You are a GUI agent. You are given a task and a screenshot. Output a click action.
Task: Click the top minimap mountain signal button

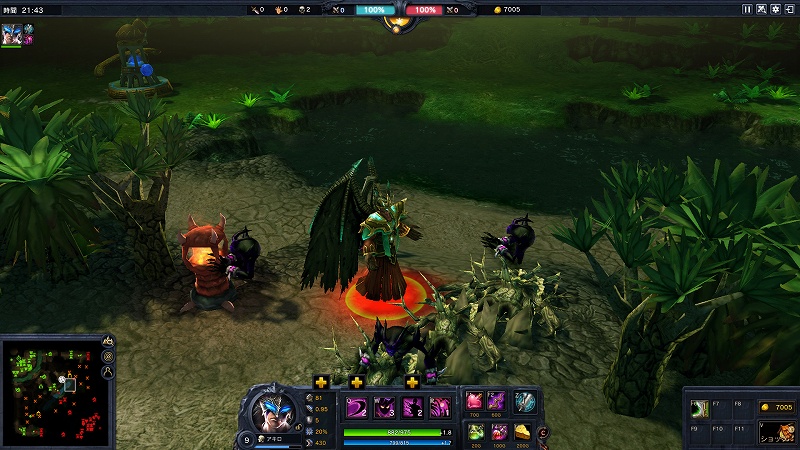pyautogui.click(x=108, y=342)
